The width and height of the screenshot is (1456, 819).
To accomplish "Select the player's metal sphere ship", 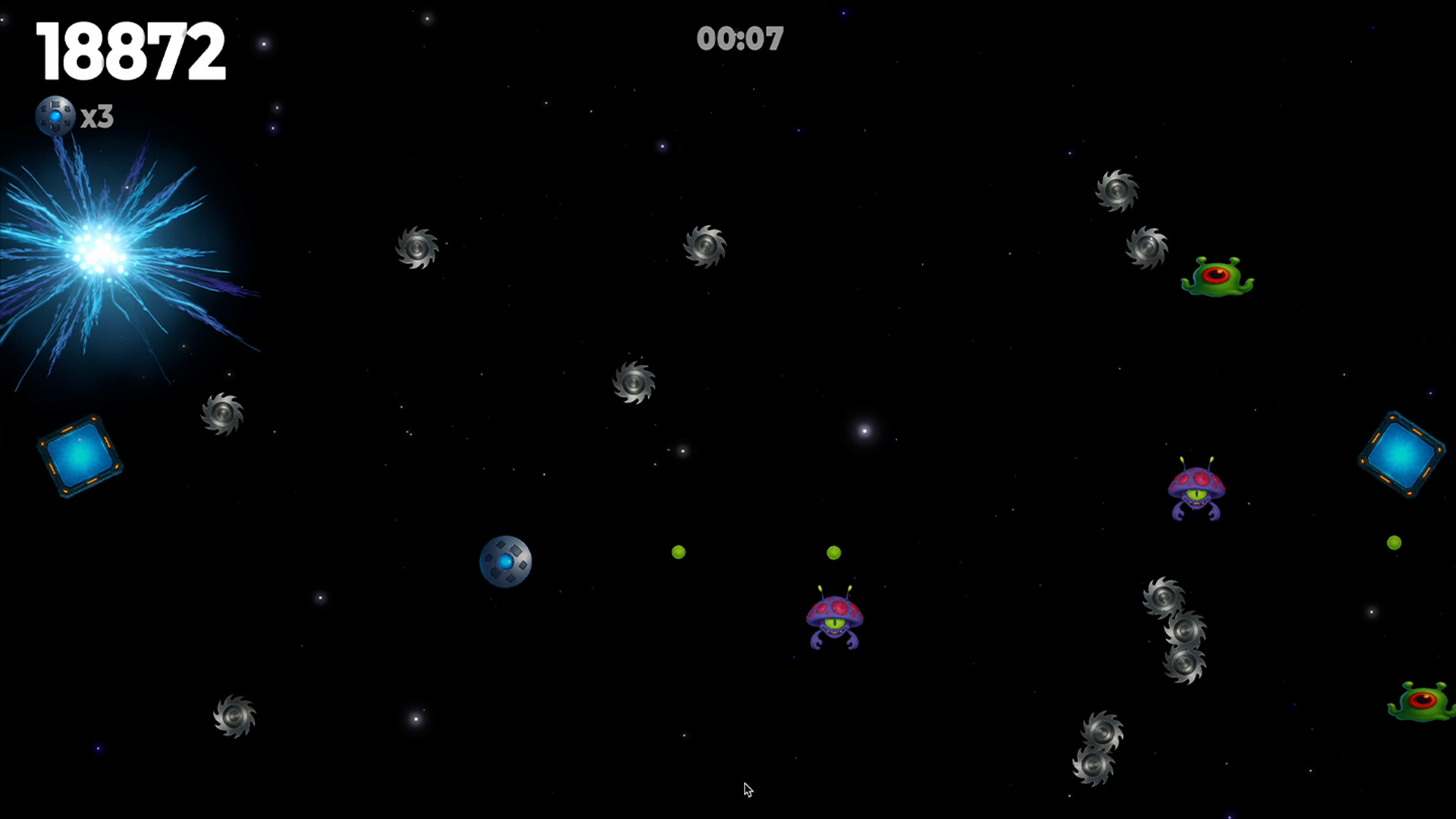I will tap(505, 562).
